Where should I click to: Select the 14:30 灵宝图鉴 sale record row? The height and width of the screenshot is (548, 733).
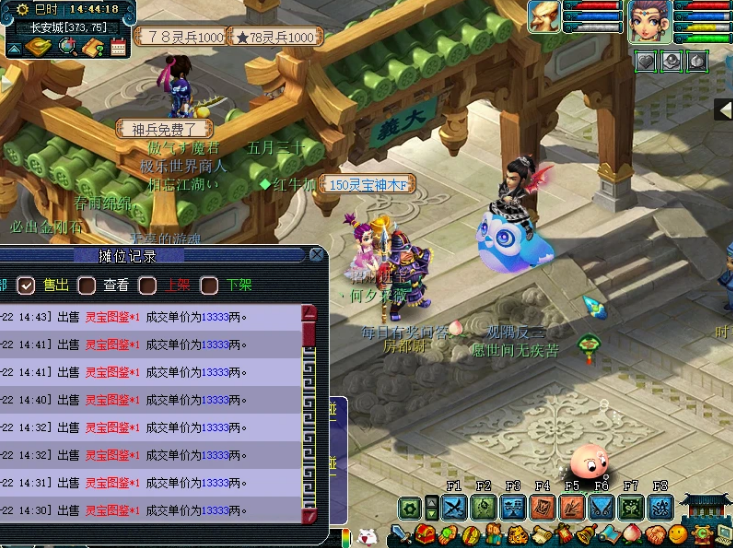[150, 510]
